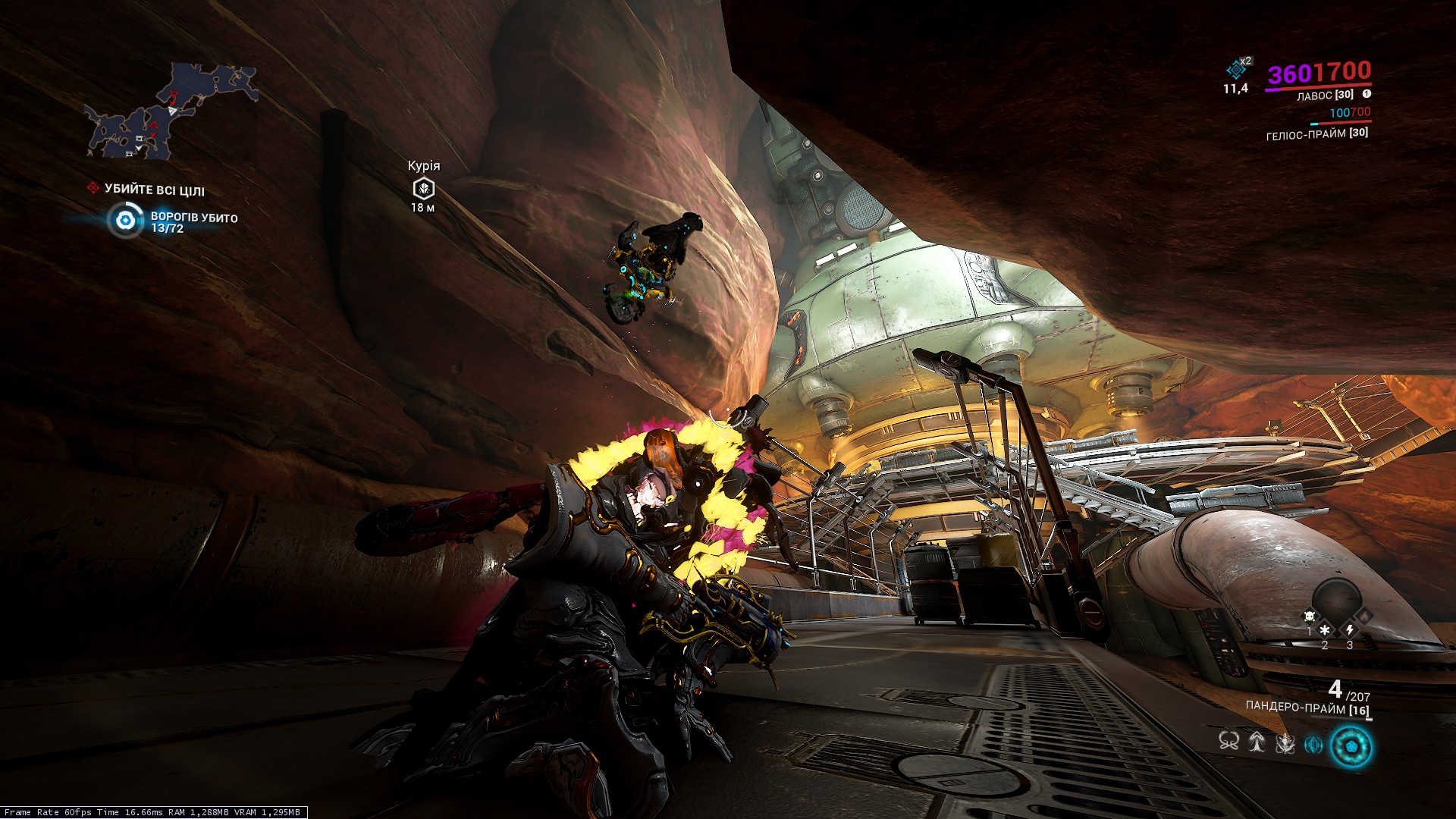Click the x2 affinity buff icon

(x=1238, y=69)
